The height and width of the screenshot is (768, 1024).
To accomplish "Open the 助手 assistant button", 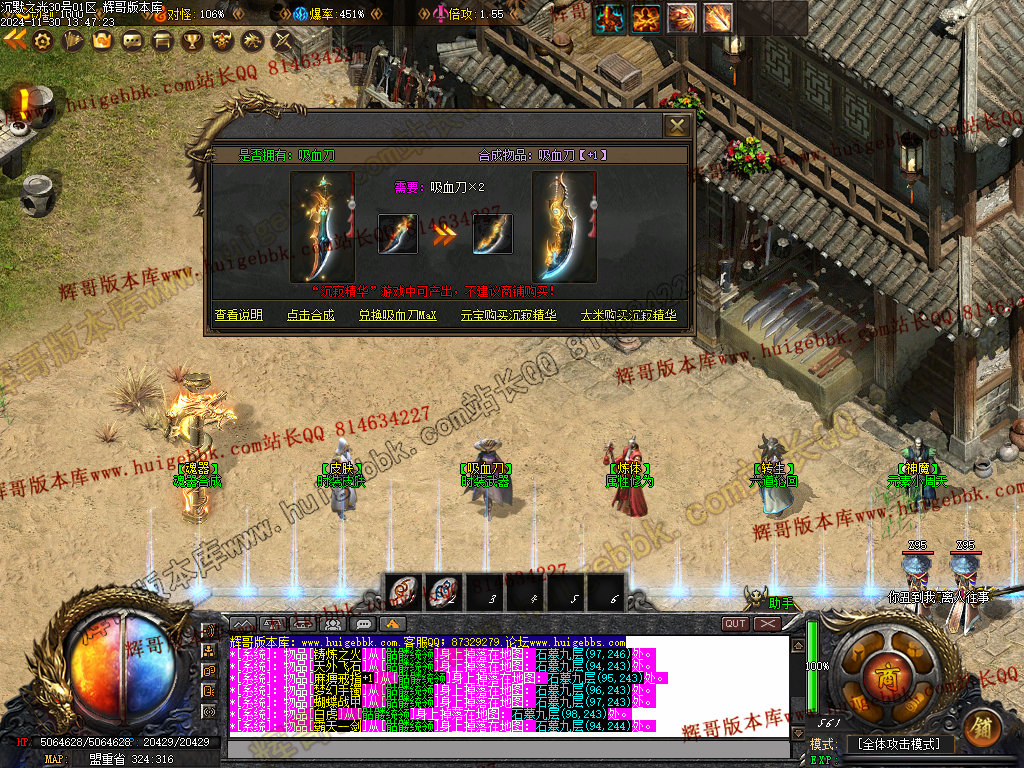I will (779, 603).
